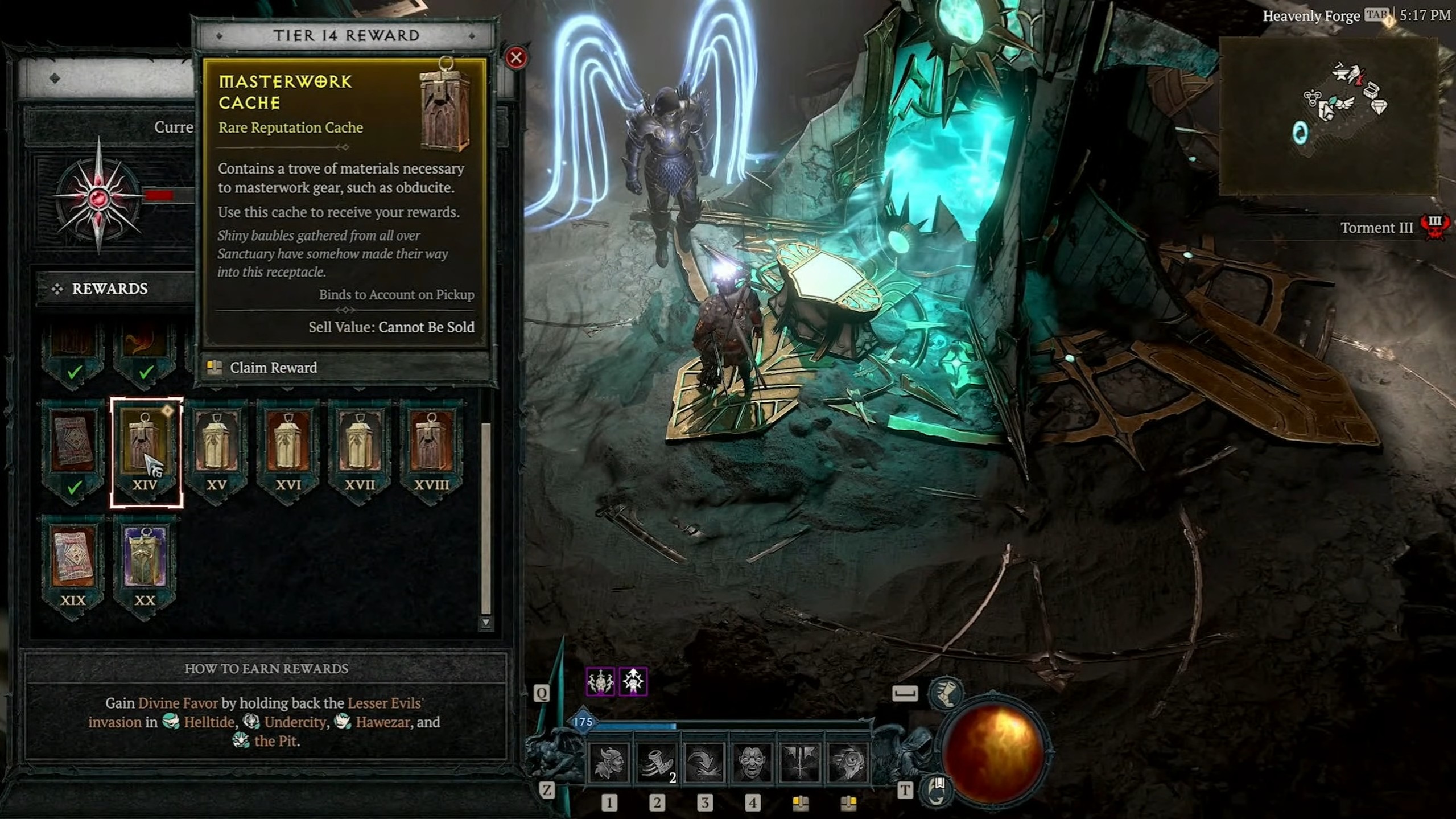Click the Torment III difficulty skull icon
This screenshot has width=1456, height=819.
1435,227
